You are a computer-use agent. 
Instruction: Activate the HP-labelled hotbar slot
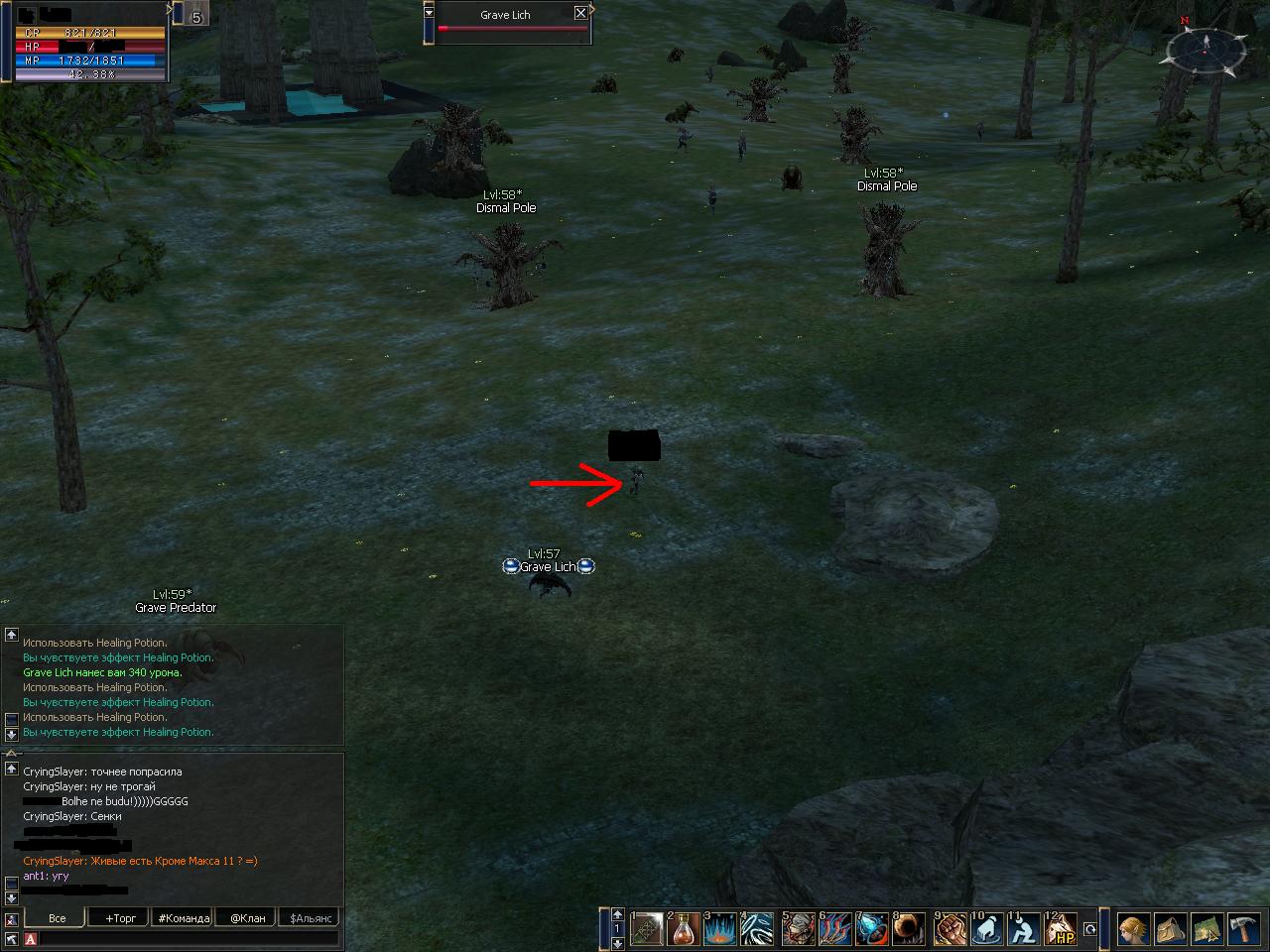pos(1063,929)
